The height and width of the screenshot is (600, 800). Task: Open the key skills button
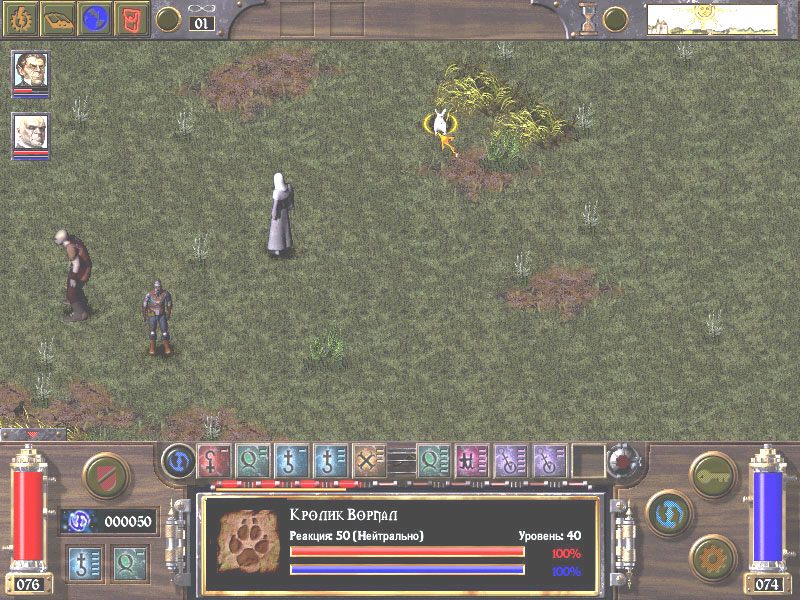click(x=712, y=472)
